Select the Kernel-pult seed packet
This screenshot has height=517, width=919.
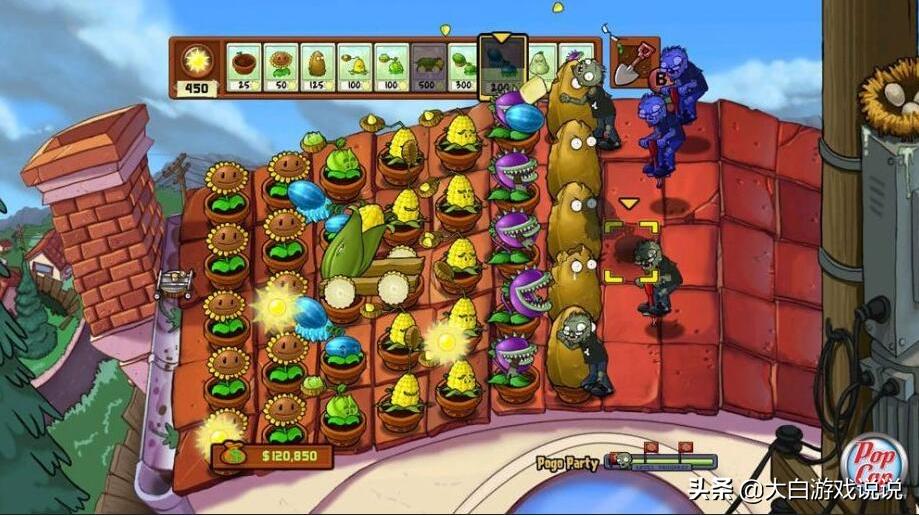pos(354,66)
